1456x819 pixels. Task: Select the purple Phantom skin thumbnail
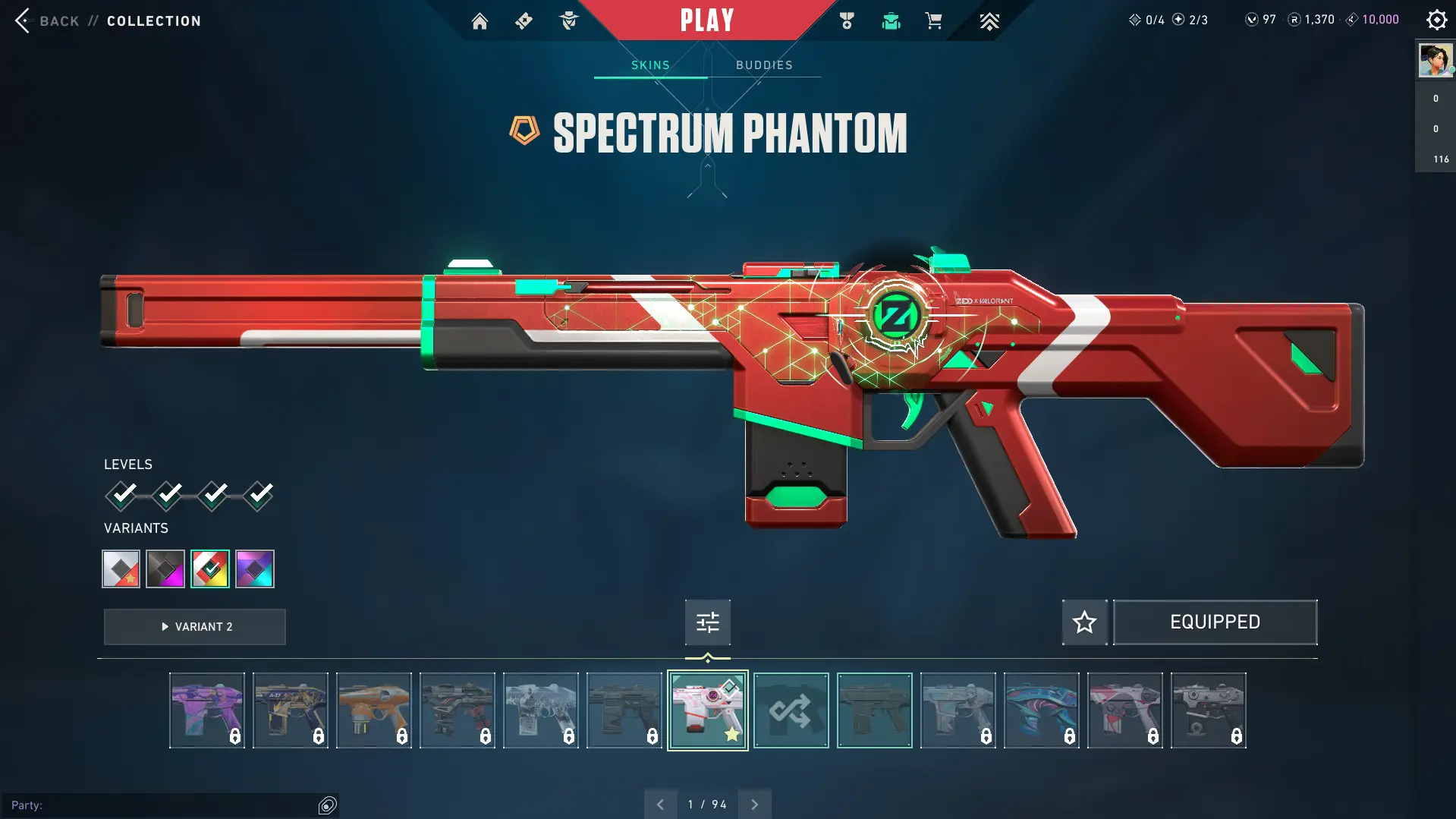[206, 710]
